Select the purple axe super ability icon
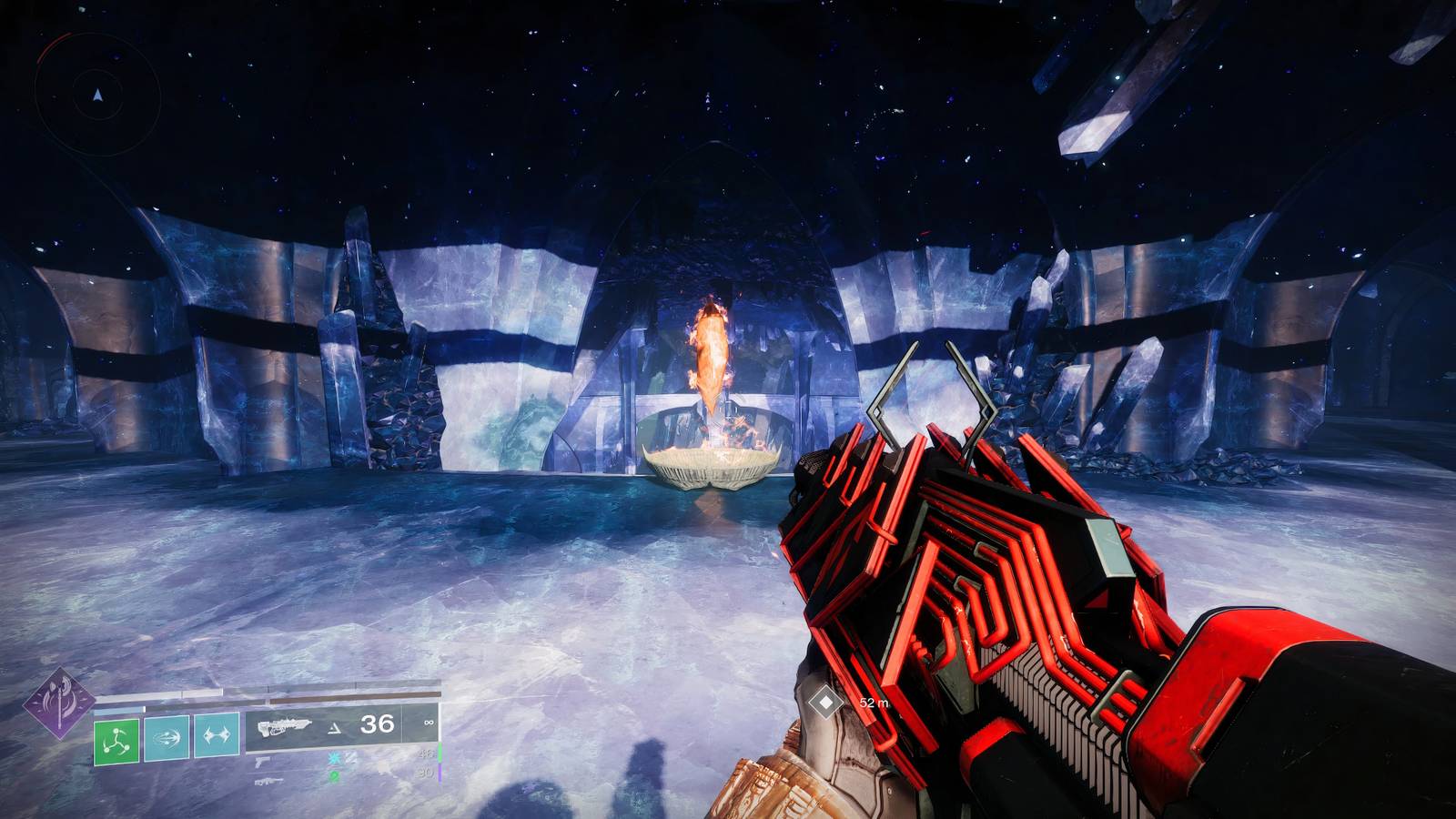Screen dimensions: 1456x819 [59, 703]
